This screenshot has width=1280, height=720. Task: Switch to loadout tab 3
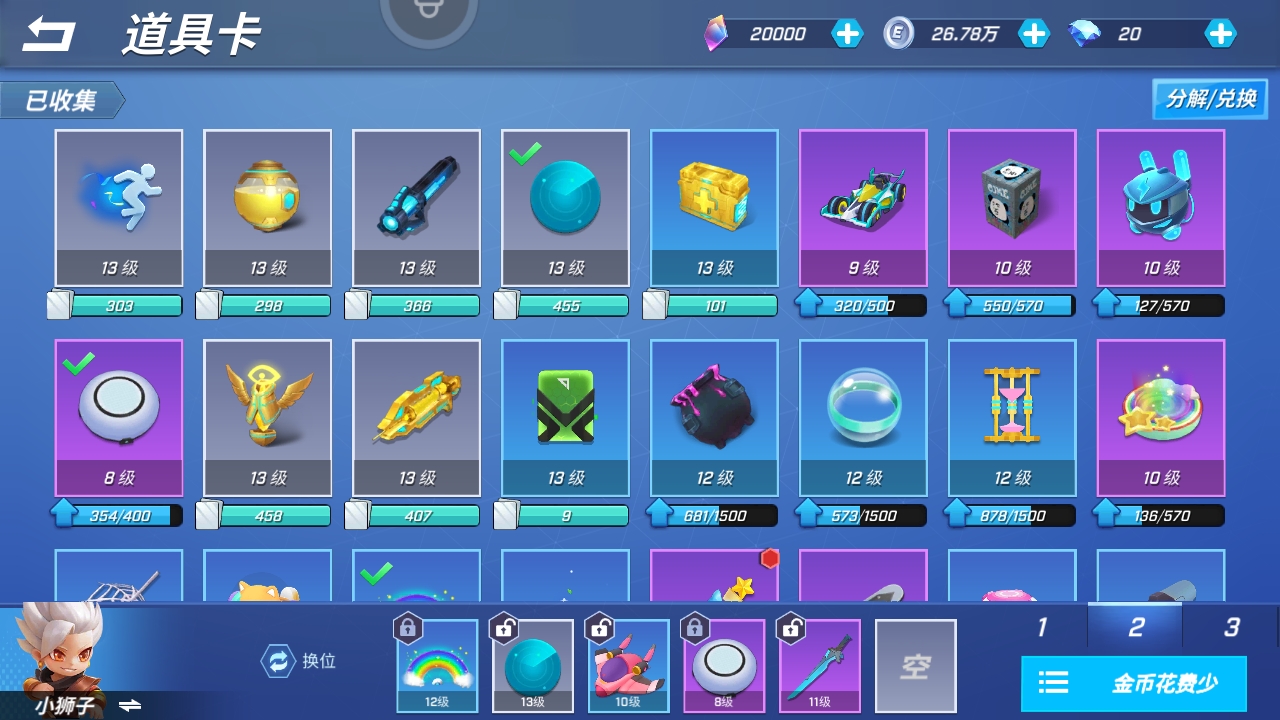[1231, 627]
